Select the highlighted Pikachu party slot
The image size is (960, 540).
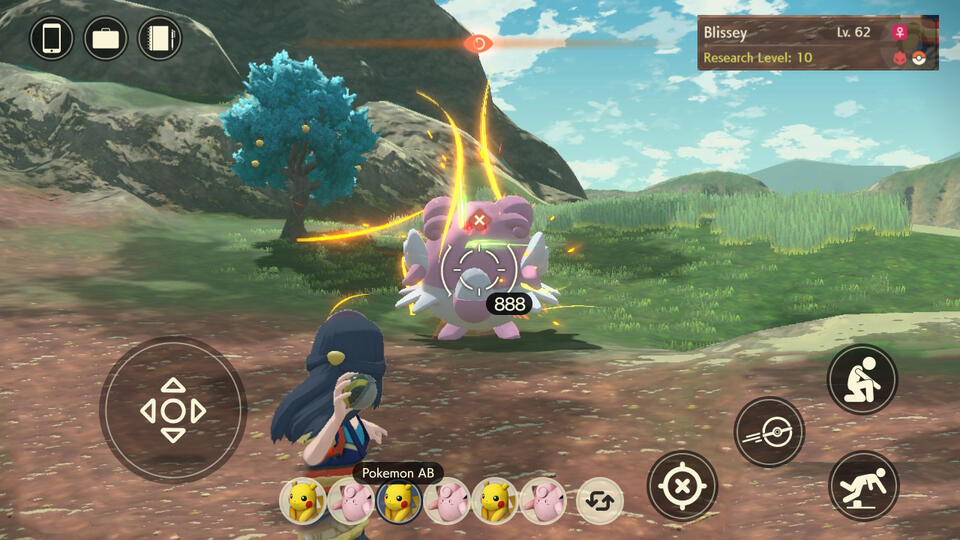point(398,500)
